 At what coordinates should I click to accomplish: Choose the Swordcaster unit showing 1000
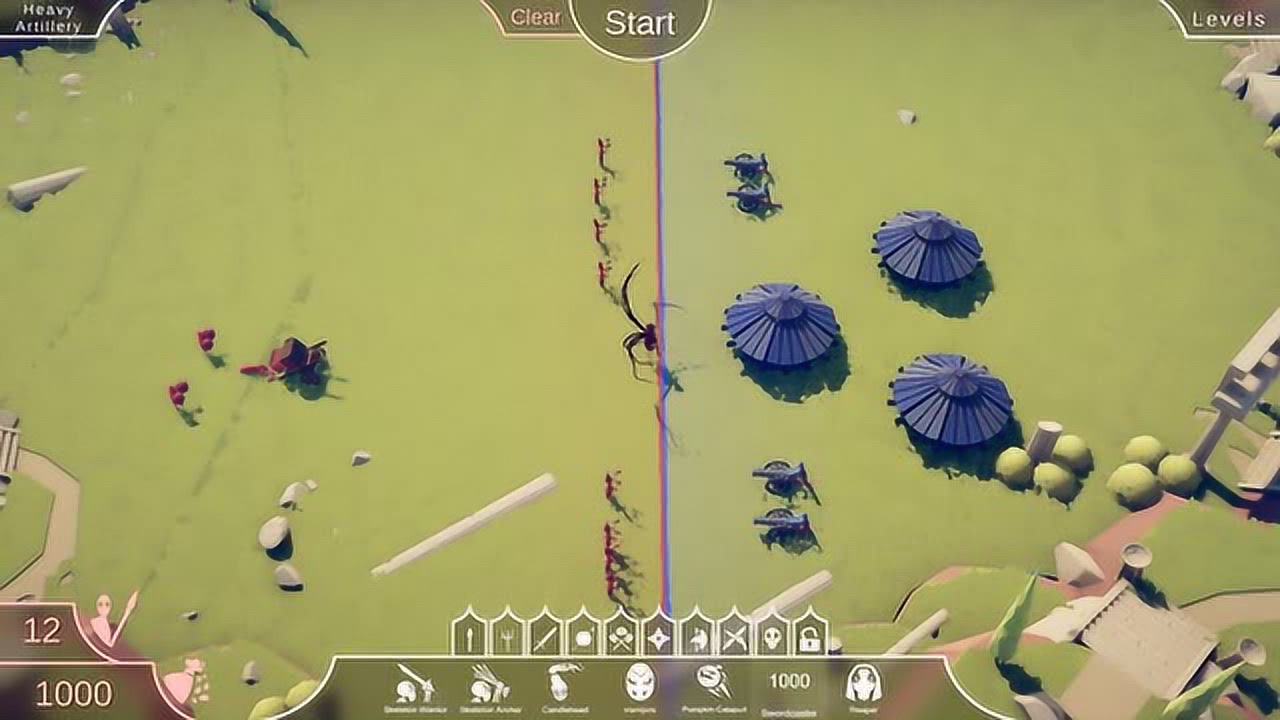click(x=789, y=685)
